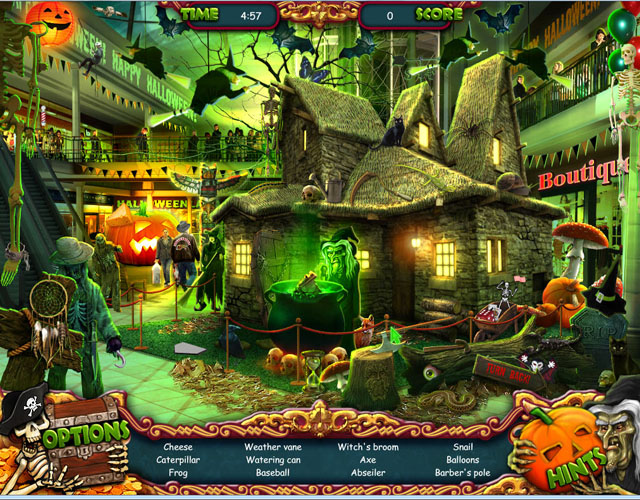Choose Balloons in the item list

(x=463, y=460)
